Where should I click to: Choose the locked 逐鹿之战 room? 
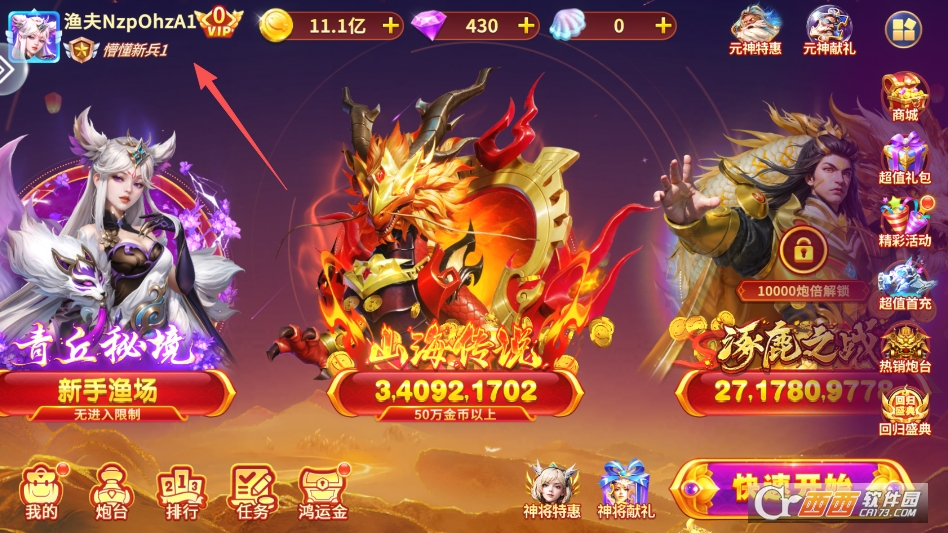[x=794, y=392]
